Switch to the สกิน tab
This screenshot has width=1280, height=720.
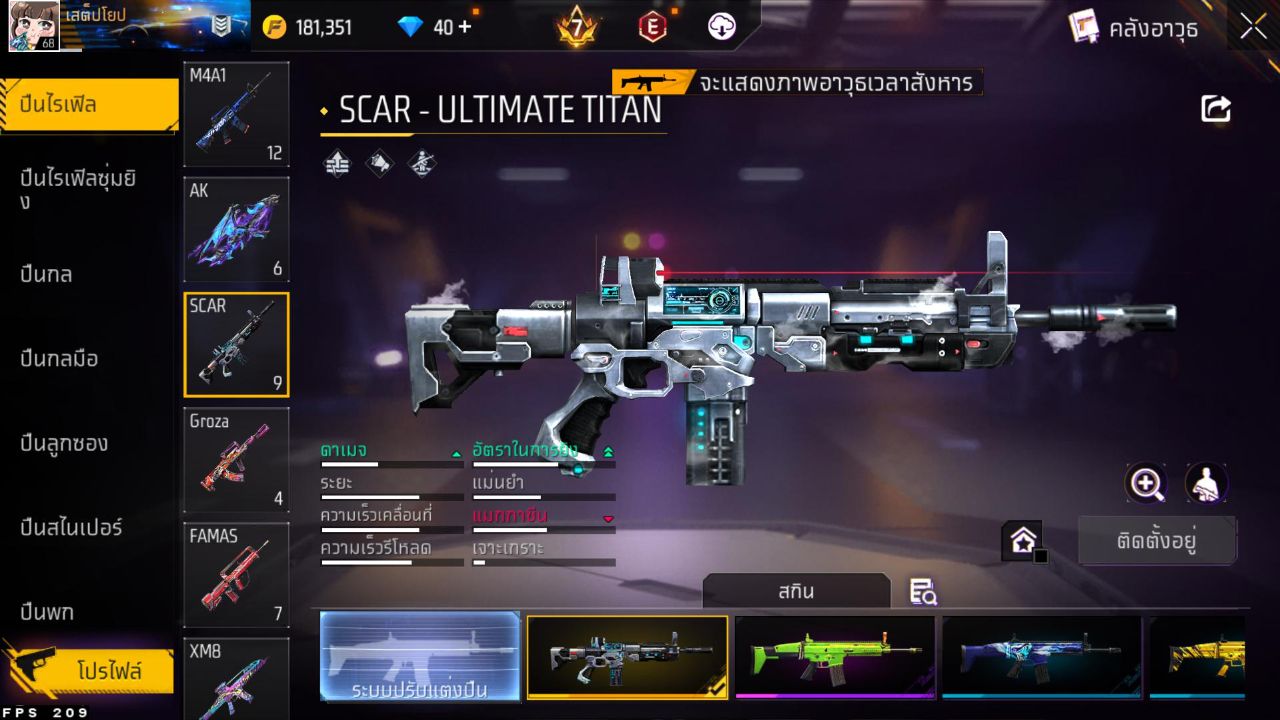click(x=797, y=591)
